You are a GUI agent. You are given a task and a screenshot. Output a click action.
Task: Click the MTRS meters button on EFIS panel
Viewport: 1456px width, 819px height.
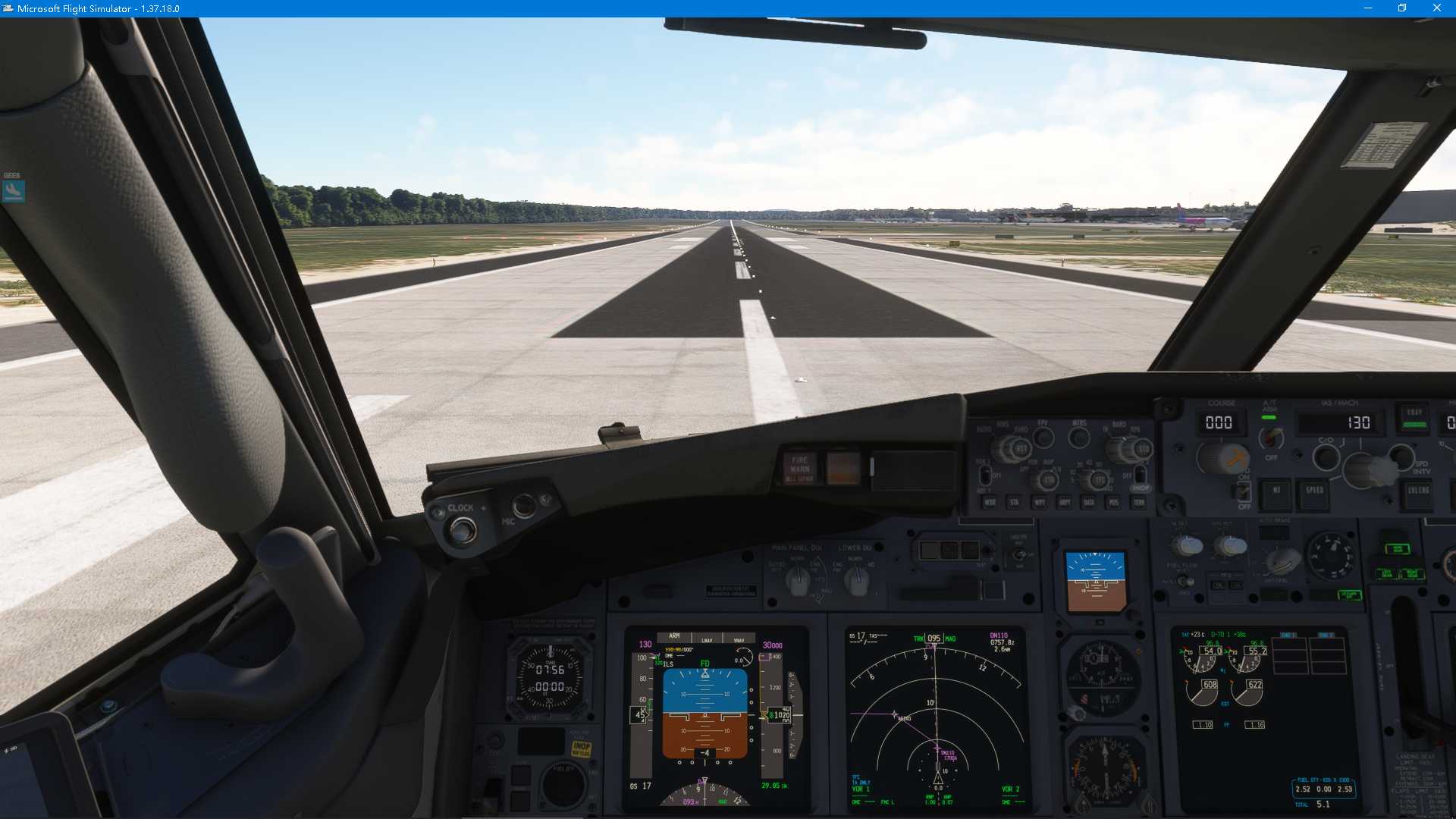1079,438
